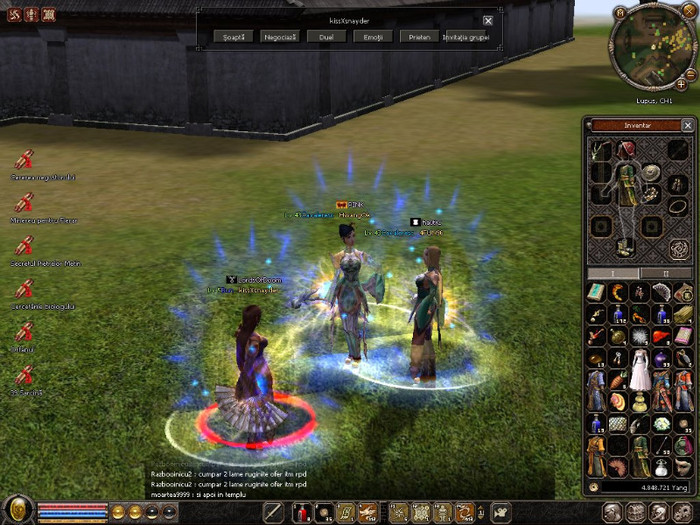Click the Șoaptă whisper button
The height and width of the screenshot is (525, 700).
tap(231, 36)
